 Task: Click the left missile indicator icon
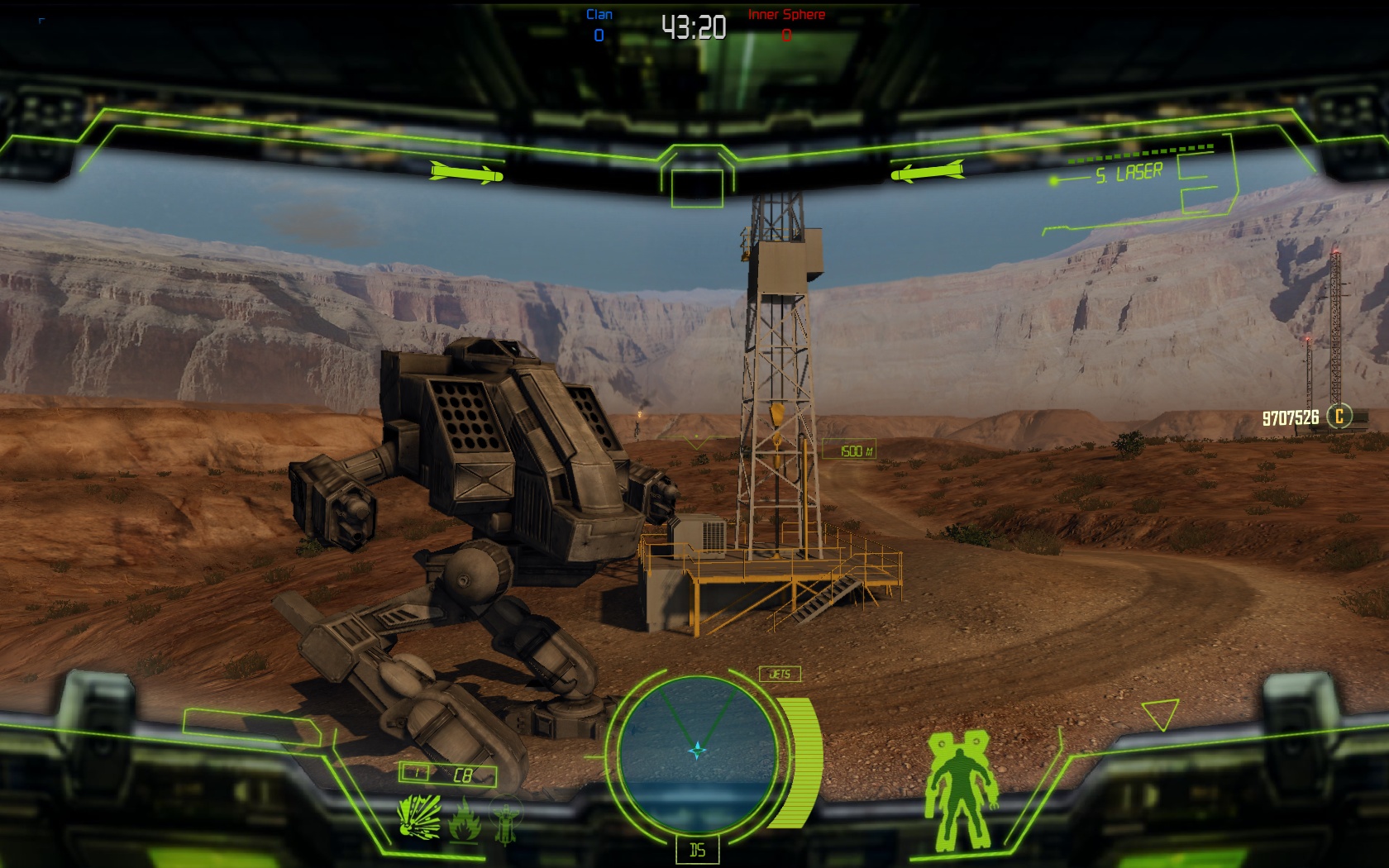pos(466,174)
